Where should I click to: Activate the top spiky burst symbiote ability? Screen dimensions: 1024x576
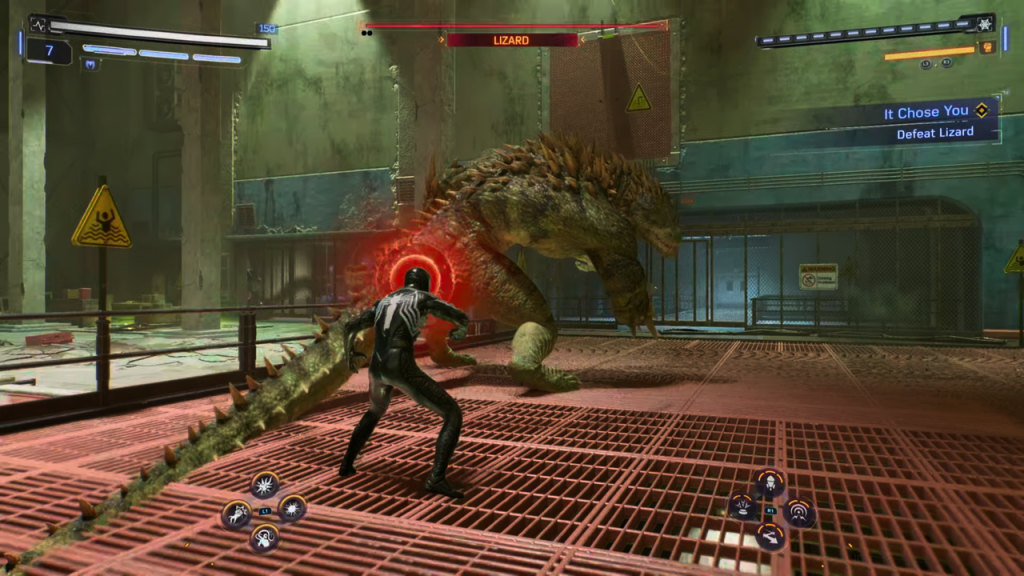point(265,486)
